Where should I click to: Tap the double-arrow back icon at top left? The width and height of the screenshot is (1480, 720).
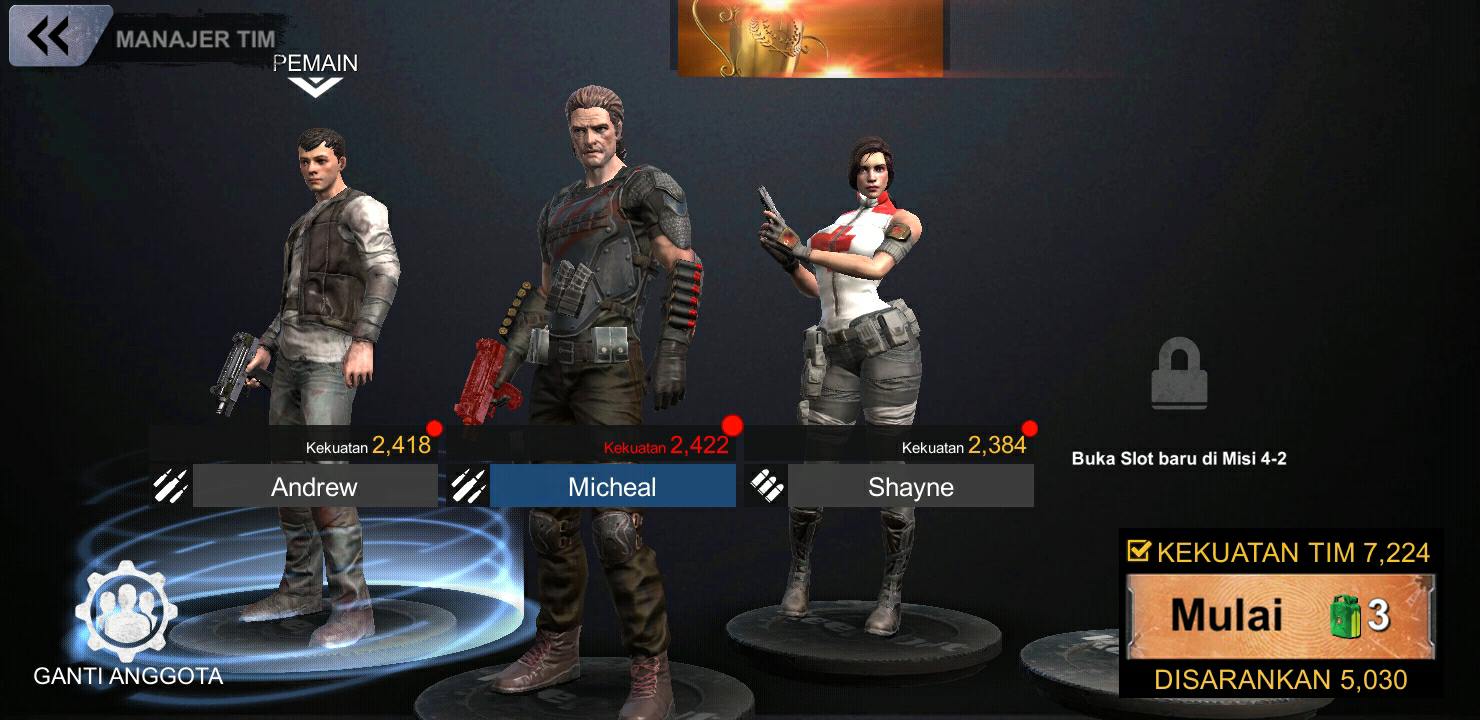pyautogui.click(x=50, y=37)
